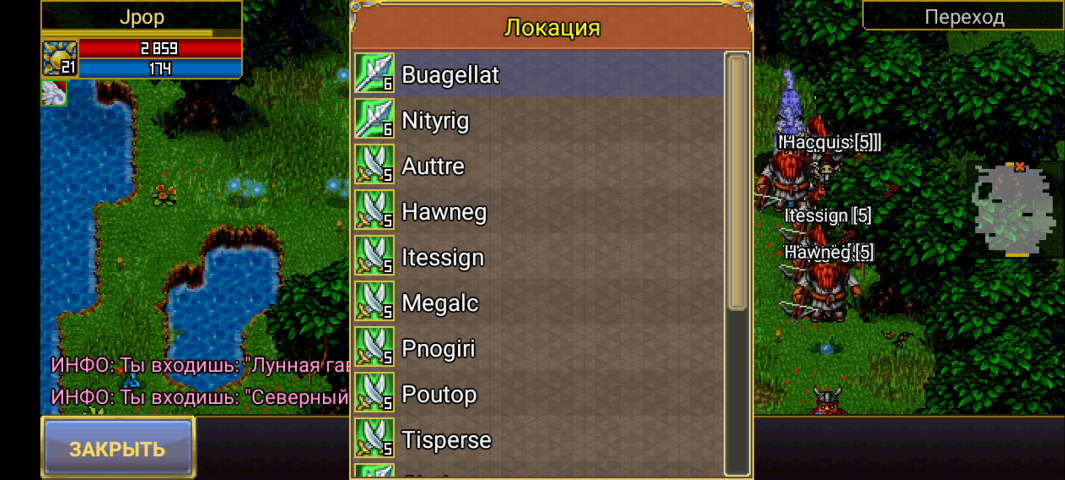The width and height of the screenshot is (1065, 480).
Task: Select the Pnogiri entry
Action: tap(538, 349)
